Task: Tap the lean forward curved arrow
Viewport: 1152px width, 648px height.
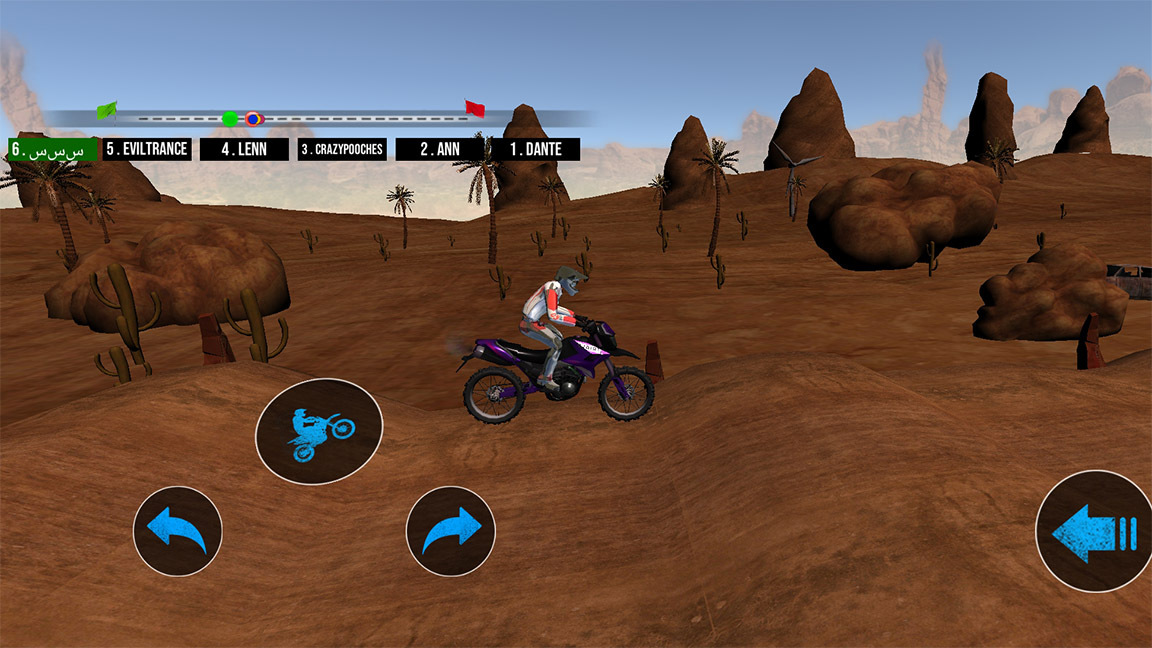Action: [x=451, y=531]
